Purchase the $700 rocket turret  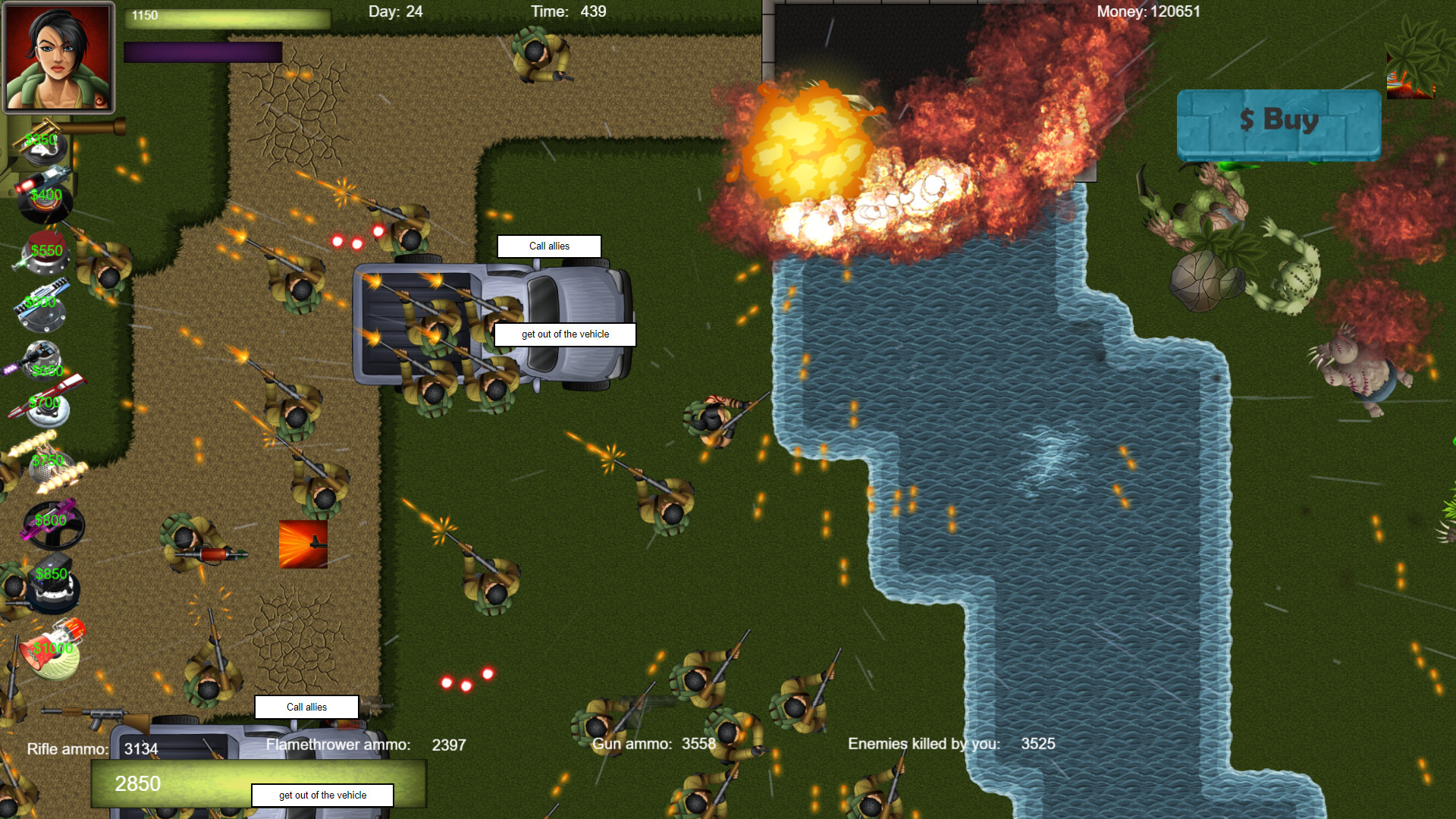click(x=45, y=402)
